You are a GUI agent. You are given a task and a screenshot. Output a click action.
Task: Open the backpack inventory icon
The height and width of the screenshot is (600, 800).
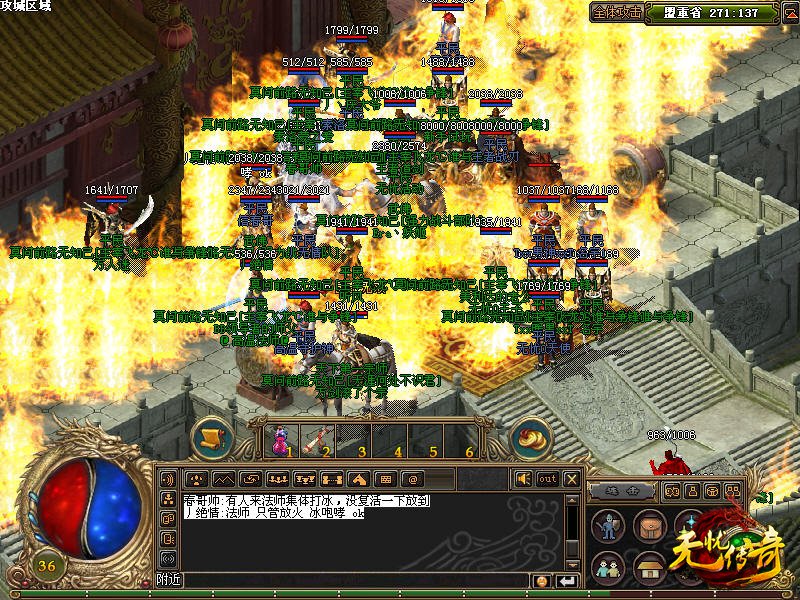click(x=650, y=526)
